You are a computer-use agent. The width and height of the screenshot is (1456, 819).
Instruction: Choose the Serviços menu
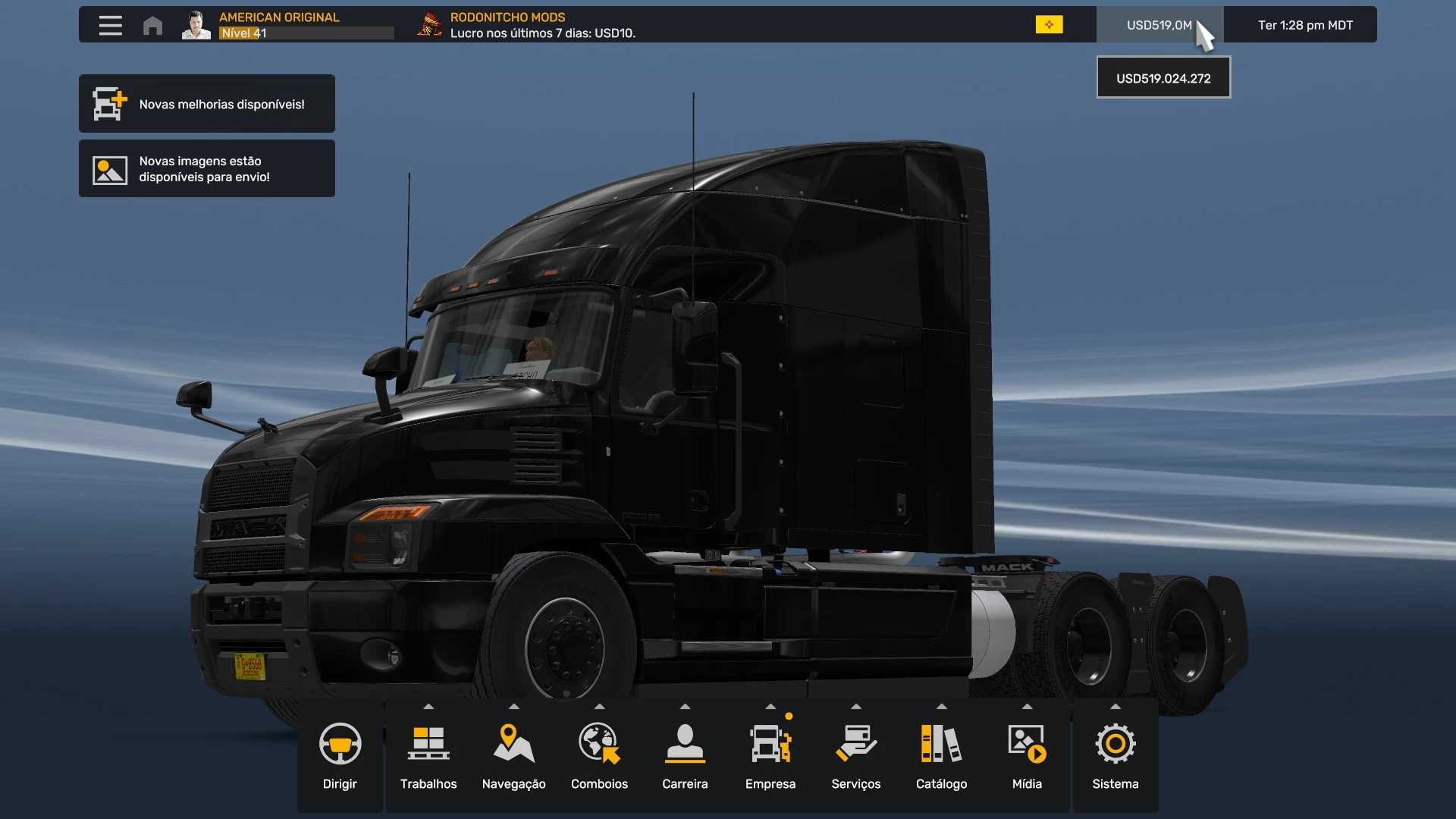[x=856, y=755]
